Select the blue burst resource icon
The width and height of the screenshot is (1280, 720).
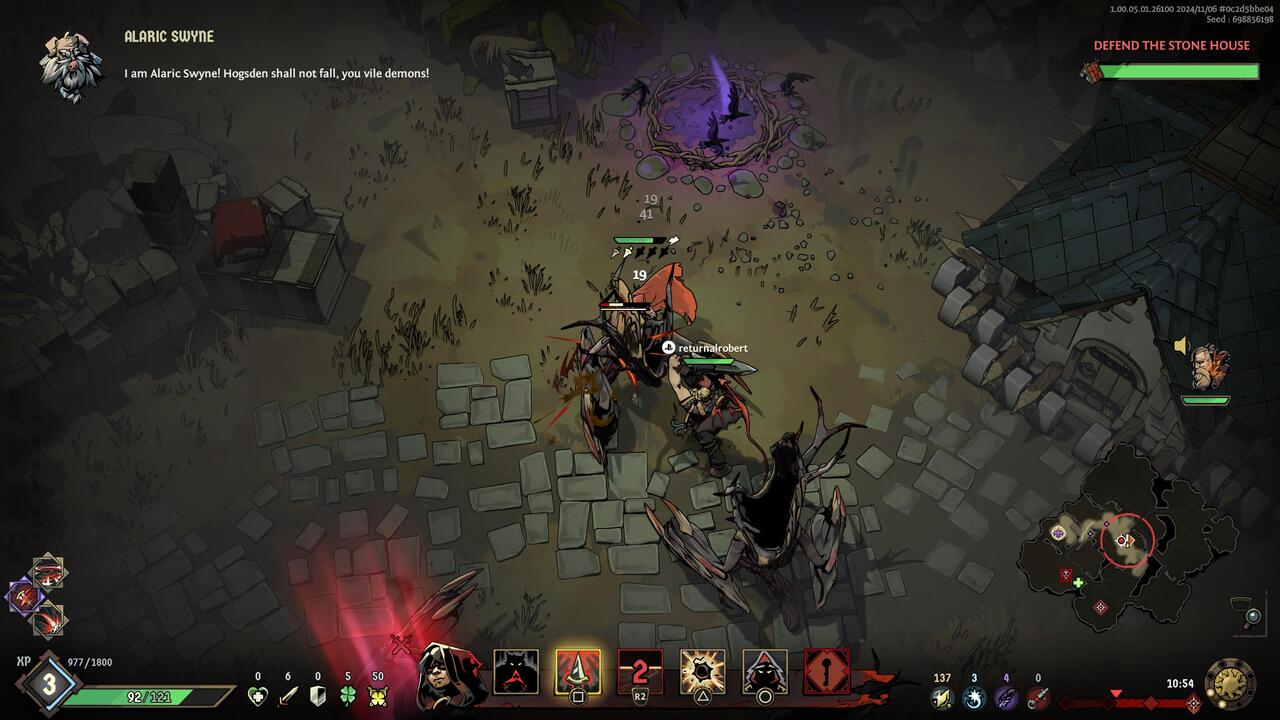(x=974, y=697)
